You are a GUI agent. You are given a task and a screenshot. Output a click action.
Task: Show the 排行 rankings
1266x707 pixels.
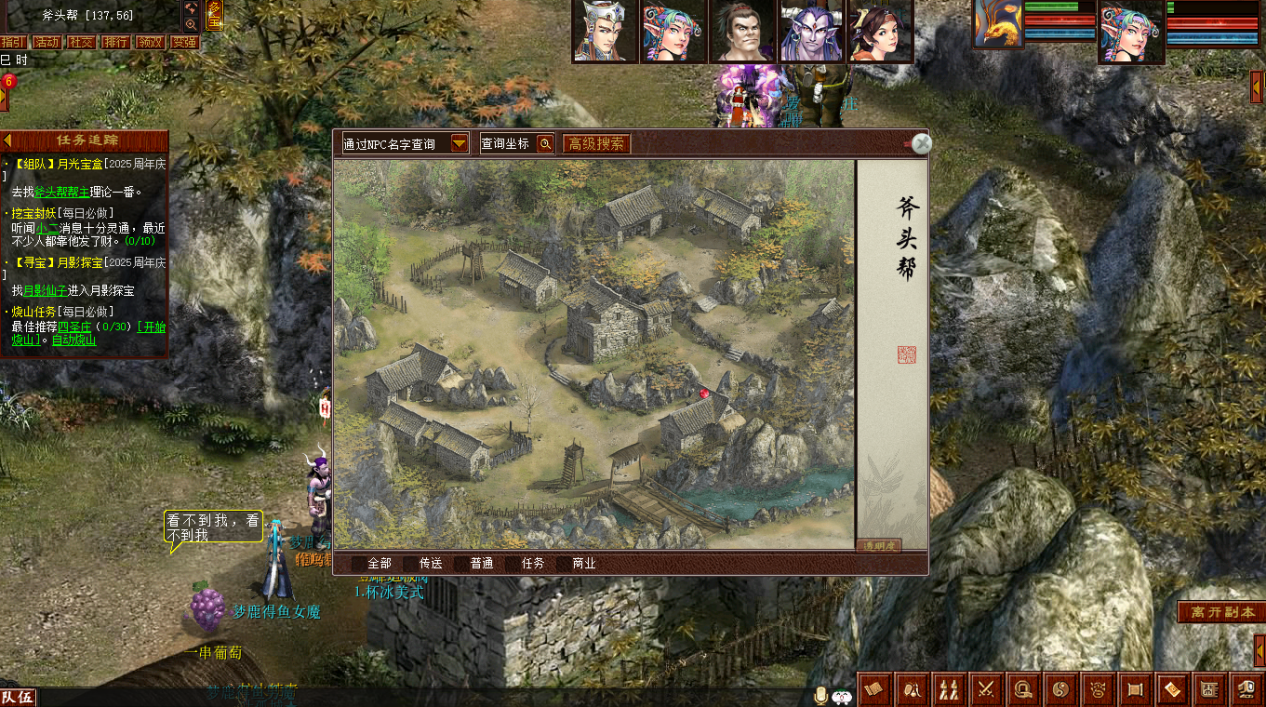[x=116, y=42]
